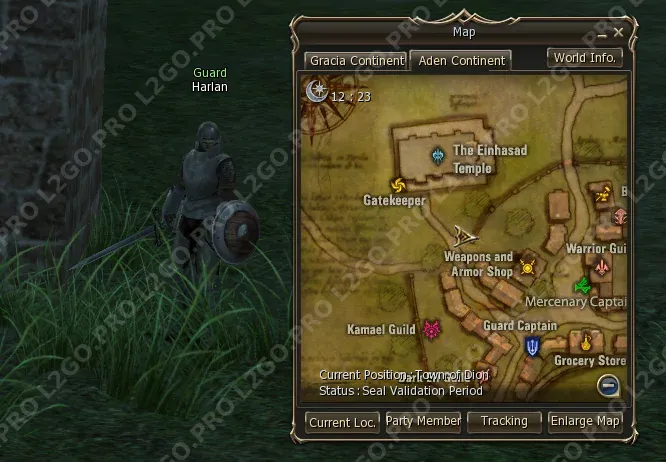666x462 pixels.
Task: Click the Party Member button
Action: [x=423, y=422]
